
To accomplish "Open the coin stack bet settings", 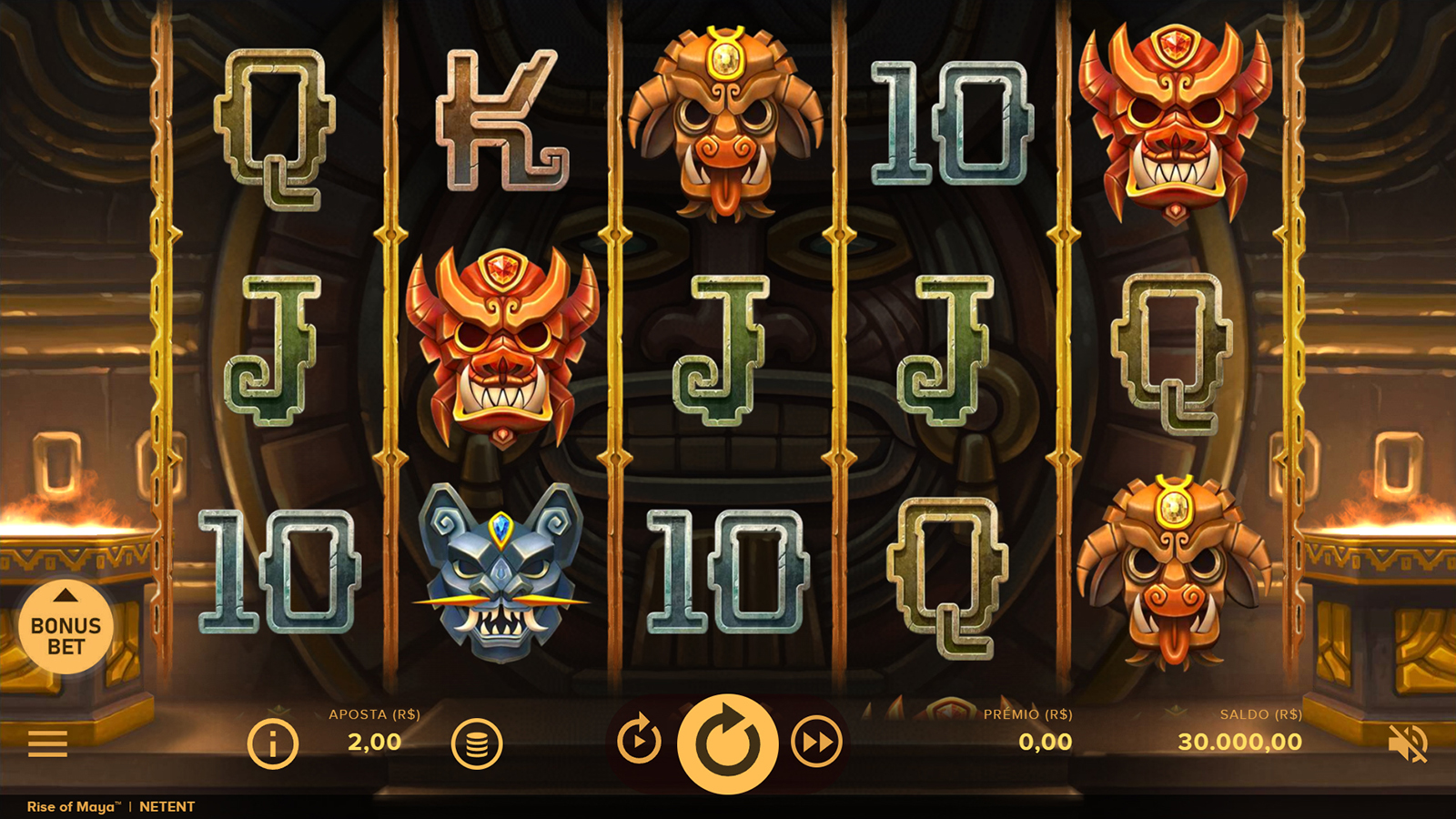I will click(477, 743).
